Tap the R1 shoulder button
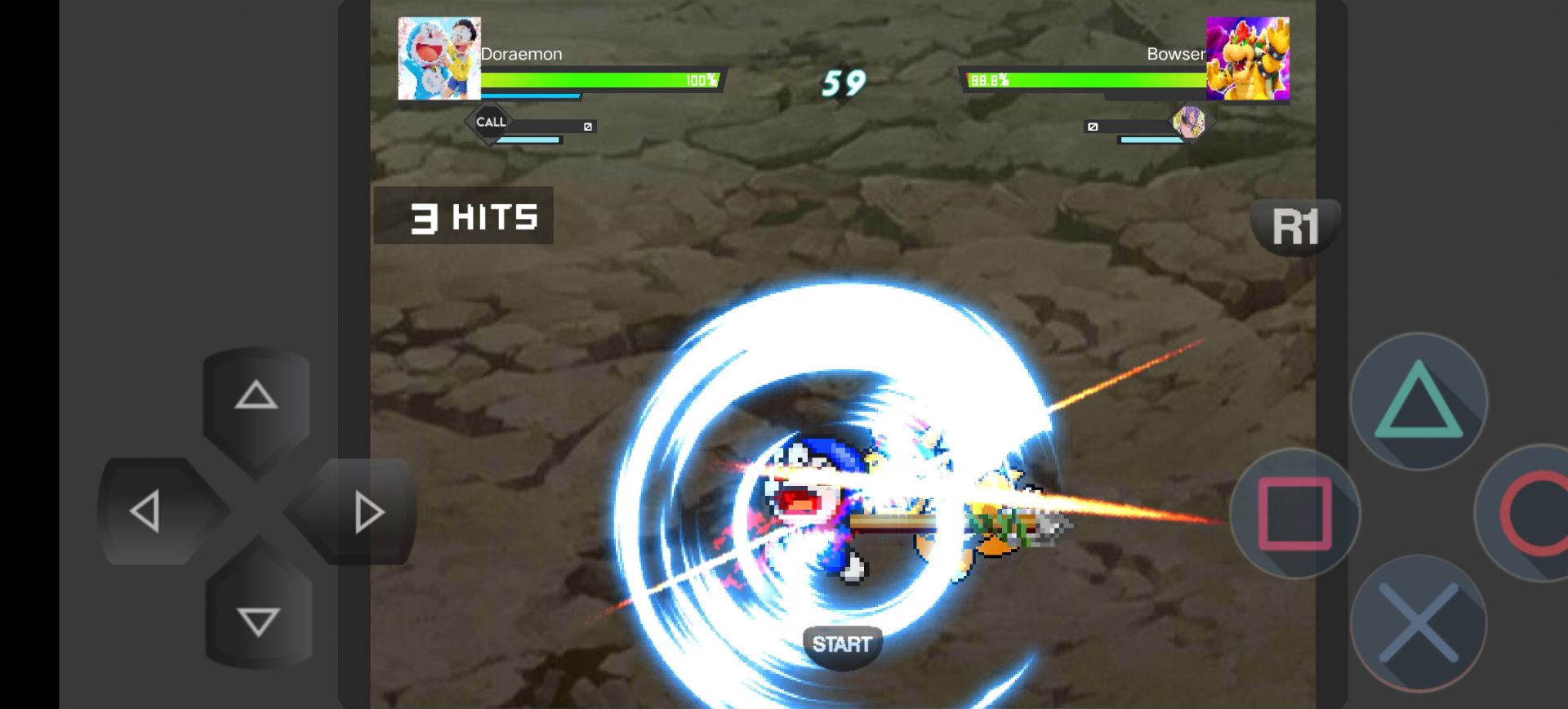 pyautogui.click(x=1295, y=226)
